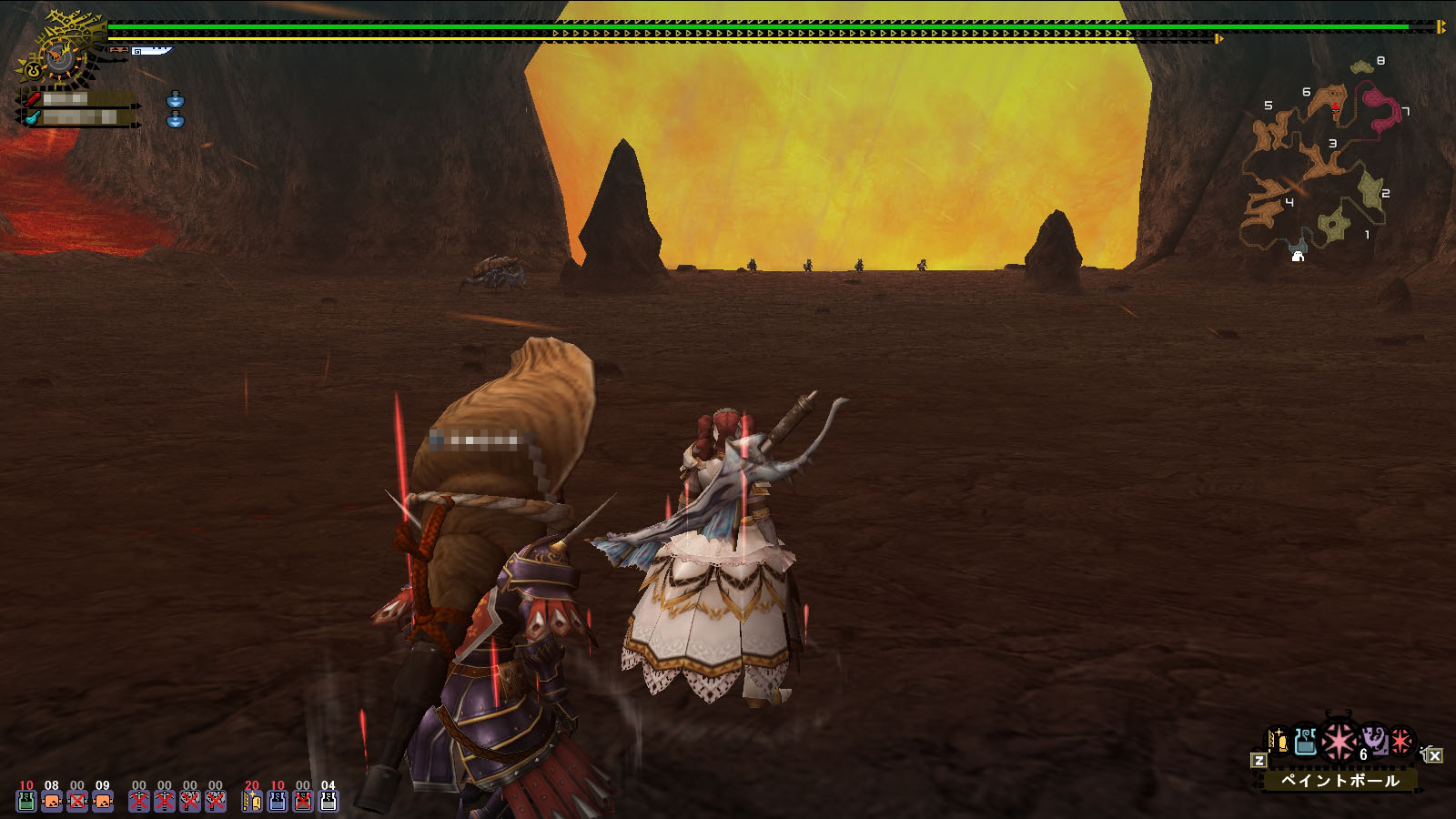The height and width of the screenshot is (819, 1456).
Task: Select the orange meat slot showing 09
Action: 103,799
